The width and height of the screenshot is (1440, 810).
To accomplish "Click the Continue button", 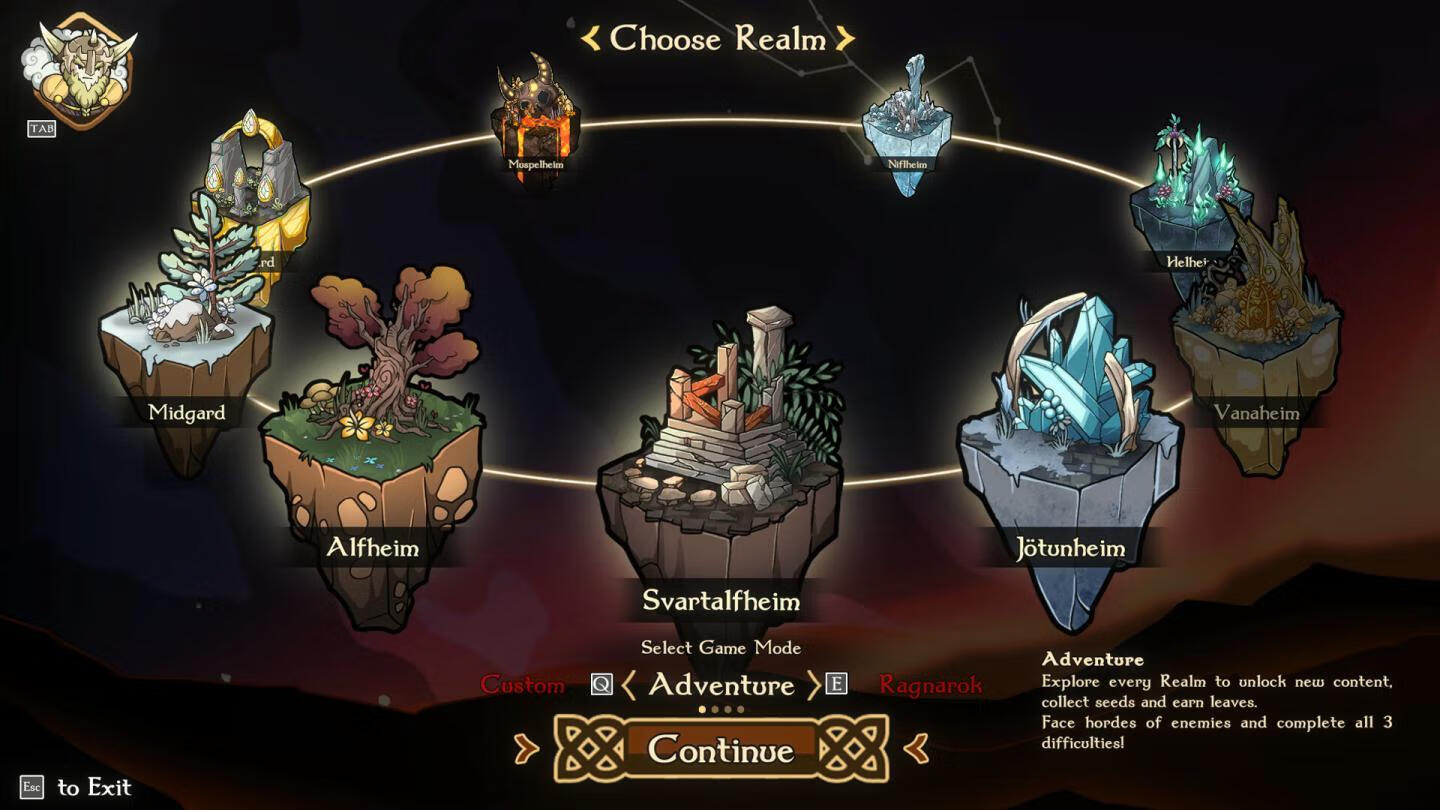I will point(720,750).
